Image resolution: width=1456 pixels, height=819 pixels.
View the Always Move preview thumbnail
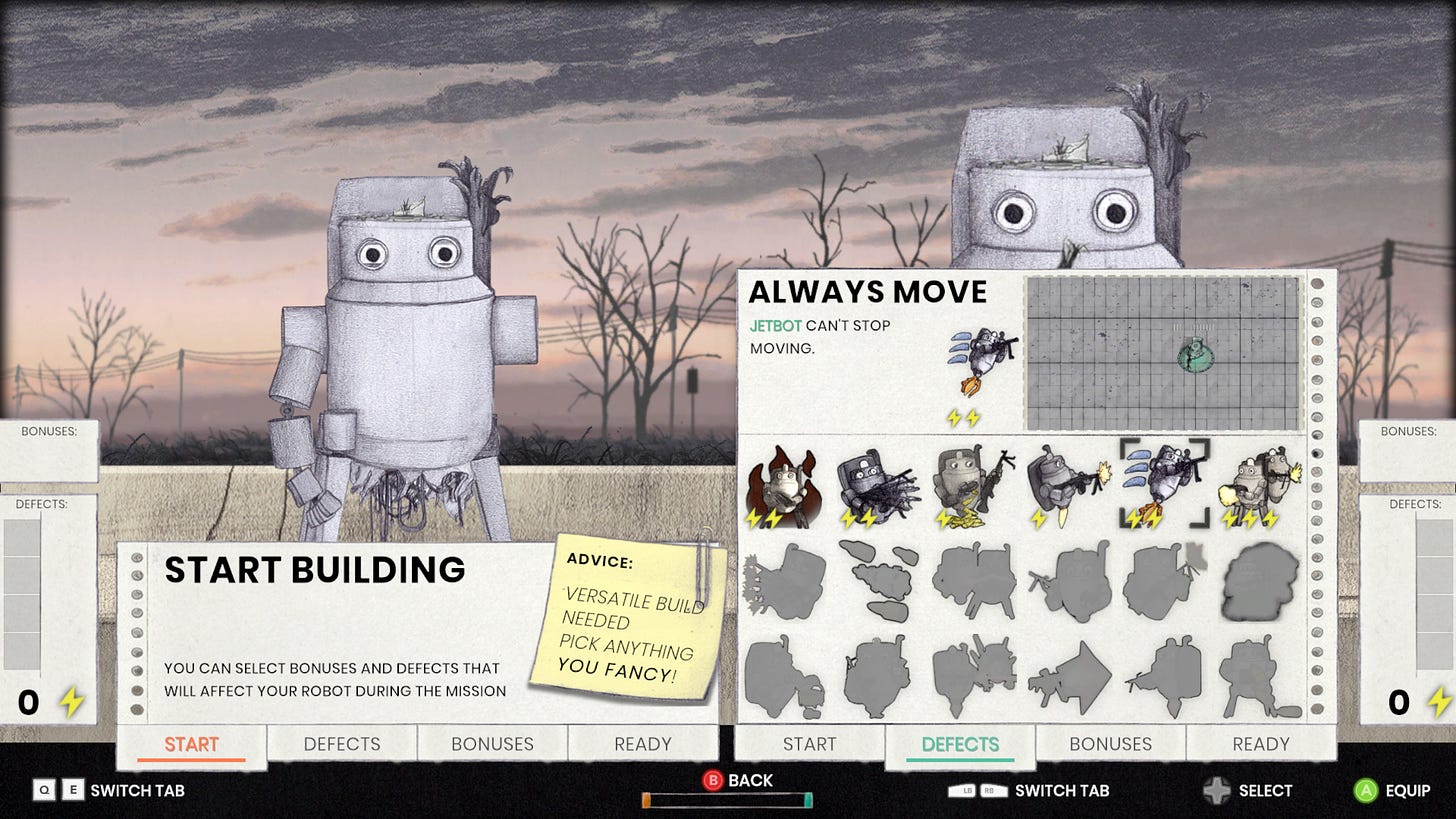tap(1163, 353)
